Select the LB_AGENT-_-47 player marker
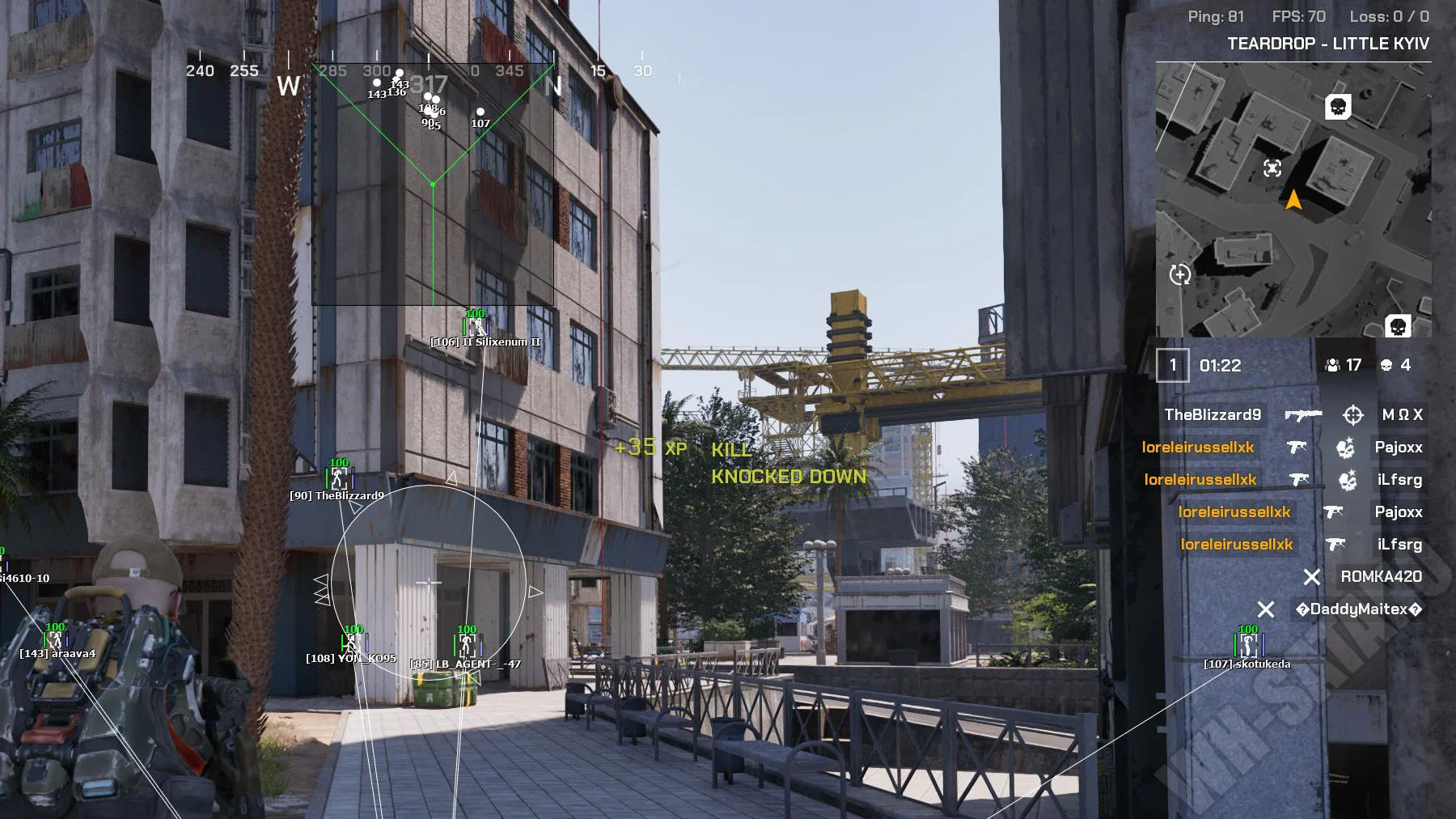This screenshot has height=819, width=1456. pos(467,646)
